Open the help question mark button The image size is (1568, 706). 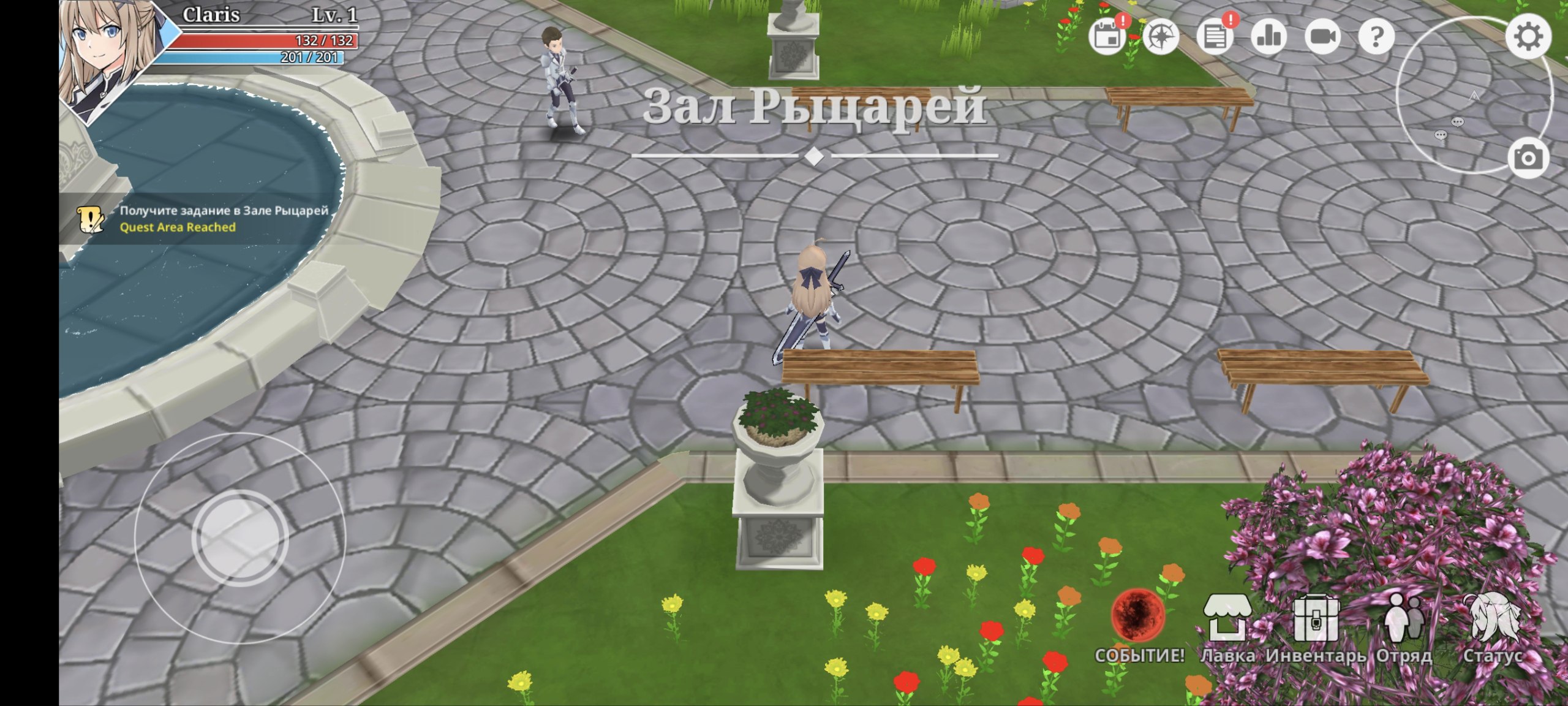1376,37
